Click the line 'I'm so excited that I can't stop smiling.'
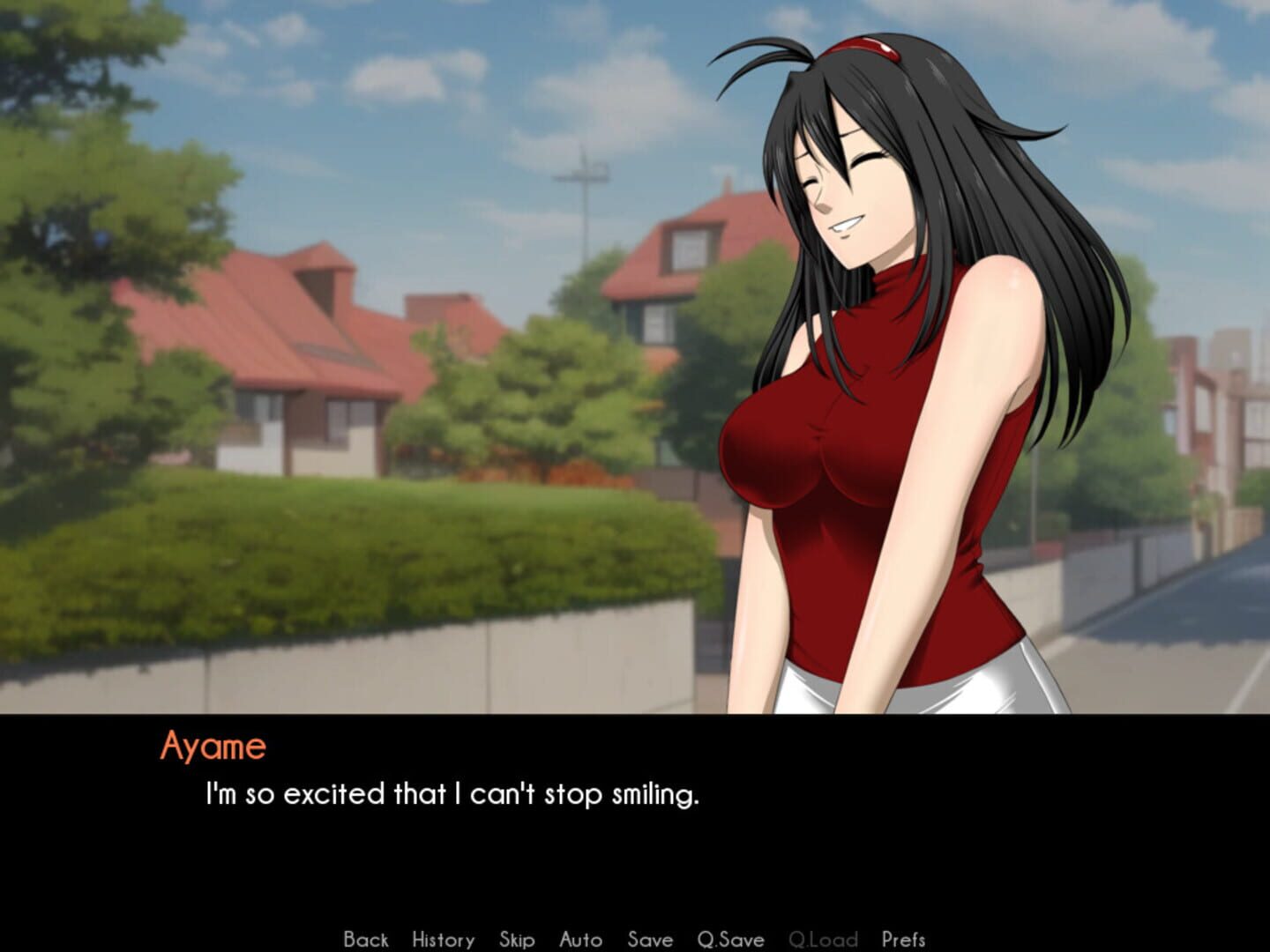This screenshot has width=1270, height=952. [452, 794]
